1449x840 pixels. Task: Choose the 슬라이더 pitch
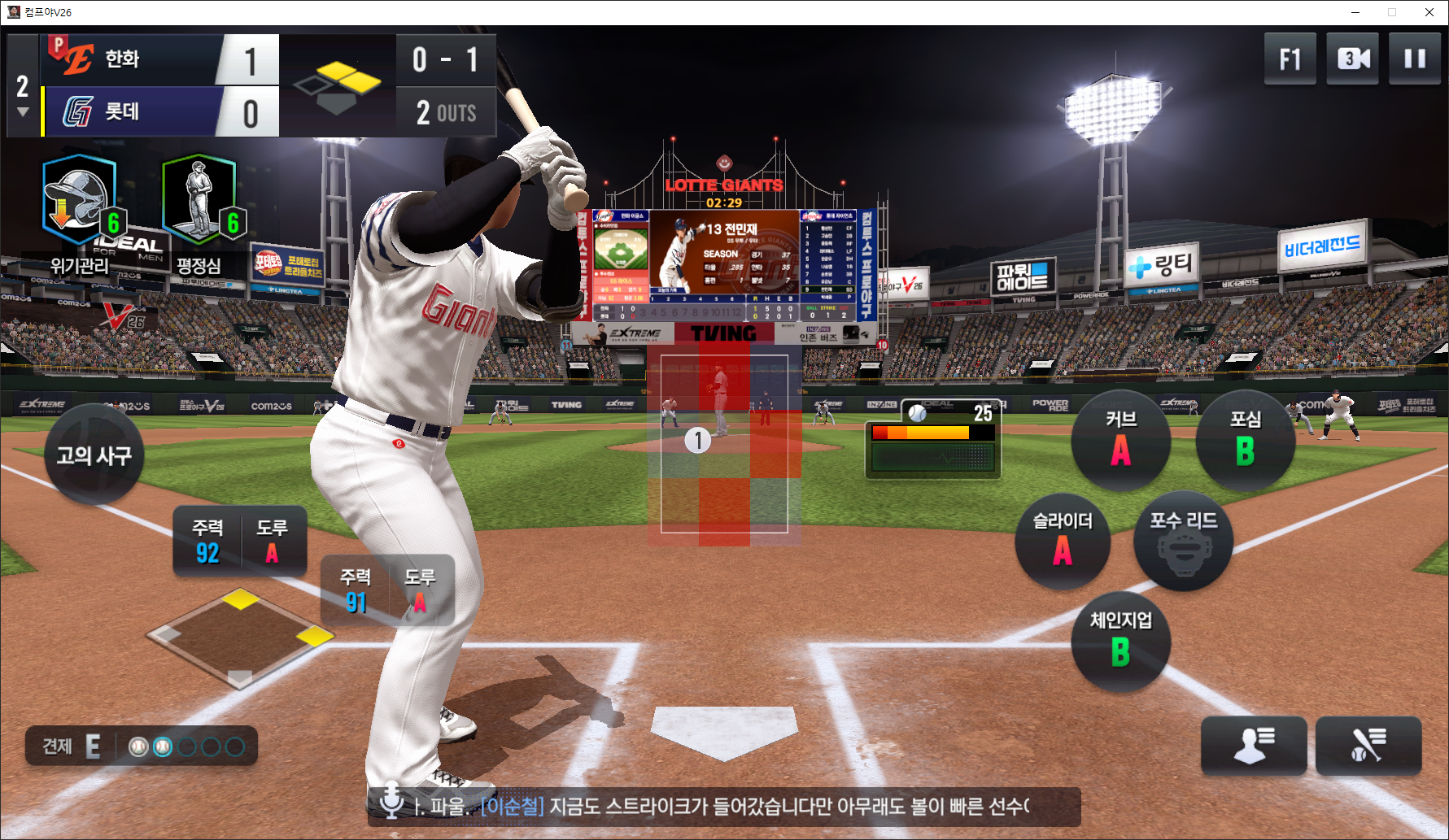pos(1063,542)
